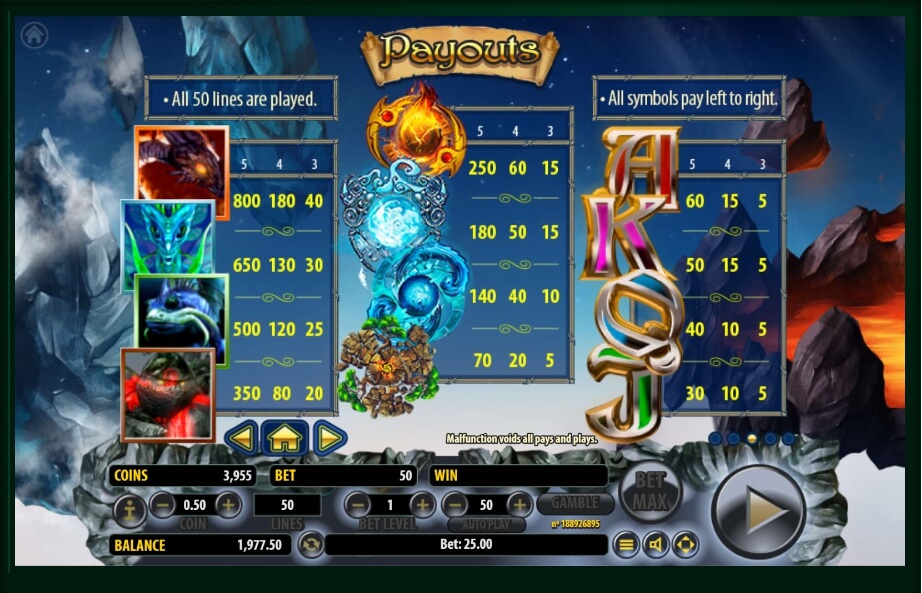Toggle the sound speaker icon

[656, 545]
